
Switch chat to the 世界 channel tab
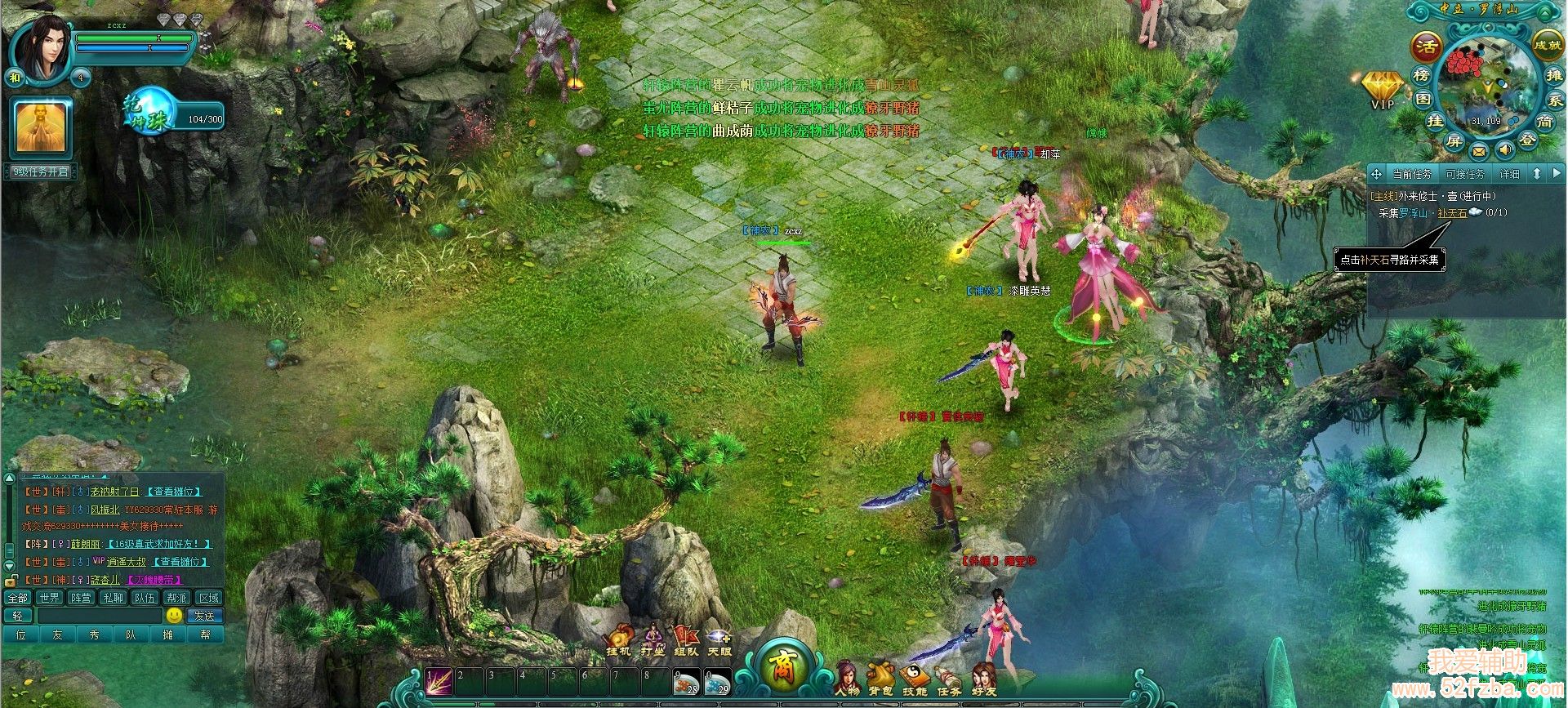tap(50, 598)
